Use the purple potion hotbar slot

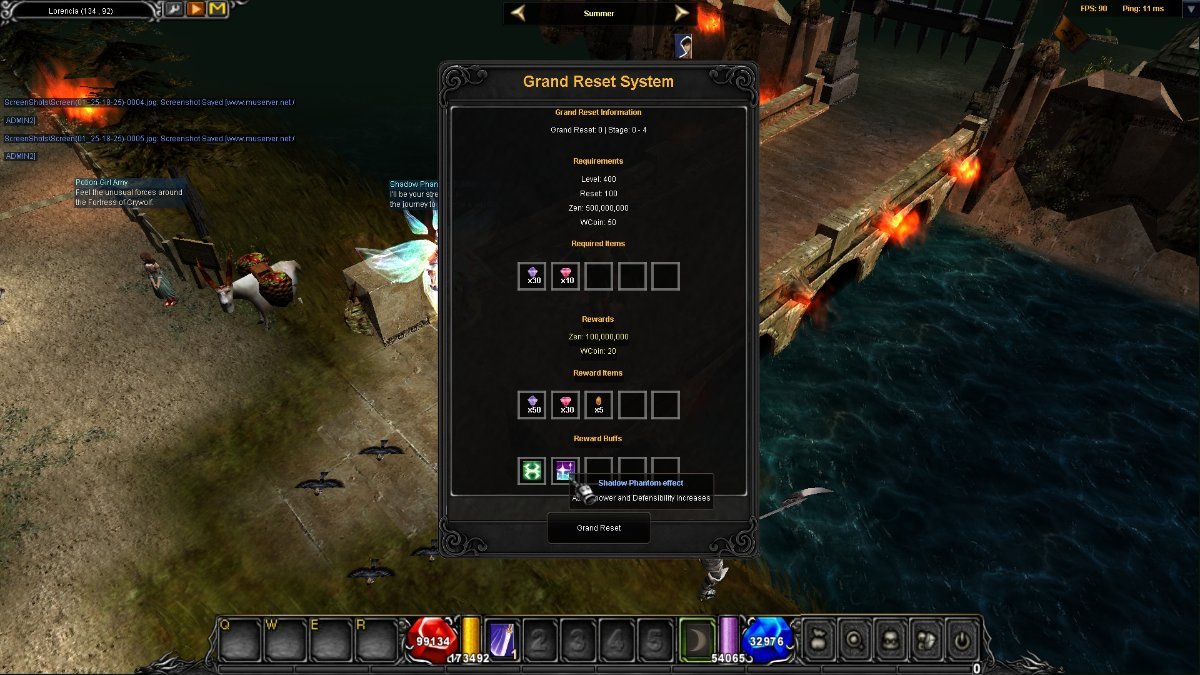click(x=501, y=639)
